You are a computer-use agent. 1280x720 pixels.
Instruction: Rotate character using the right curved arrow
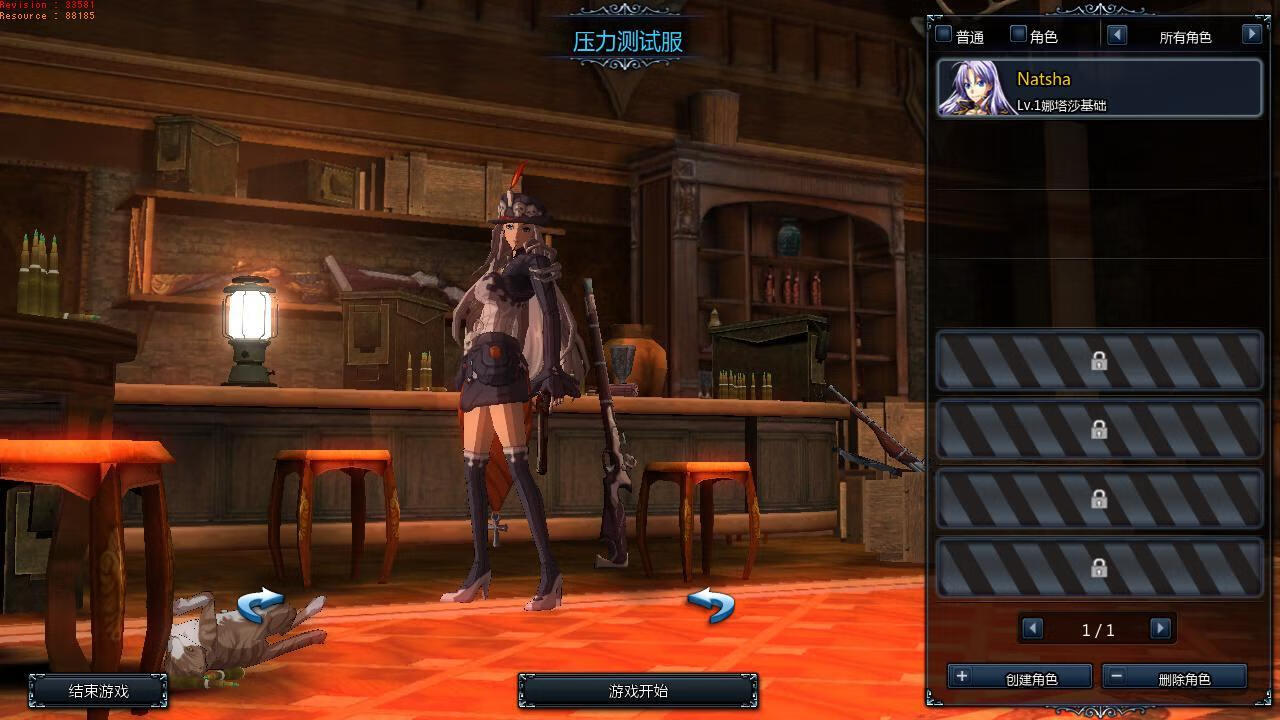tap(711, 604)
